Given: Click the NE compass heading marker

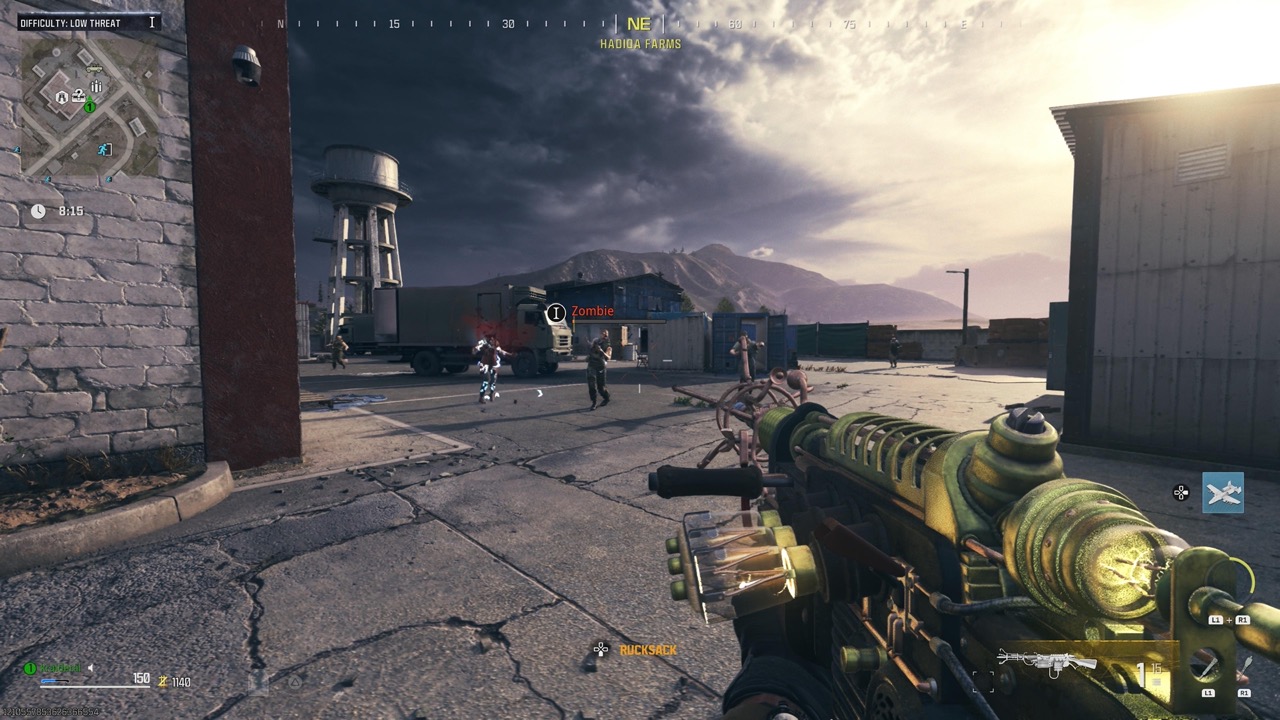Looking at the screenshot, I should (639, 22).
